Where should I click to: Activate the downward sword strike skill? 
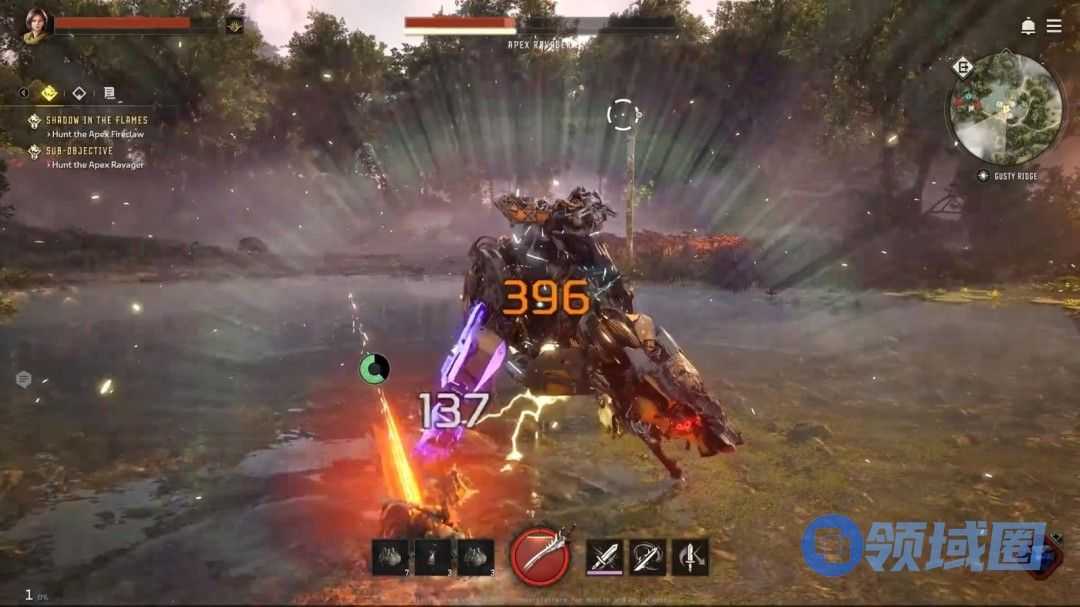coord(690,557)
